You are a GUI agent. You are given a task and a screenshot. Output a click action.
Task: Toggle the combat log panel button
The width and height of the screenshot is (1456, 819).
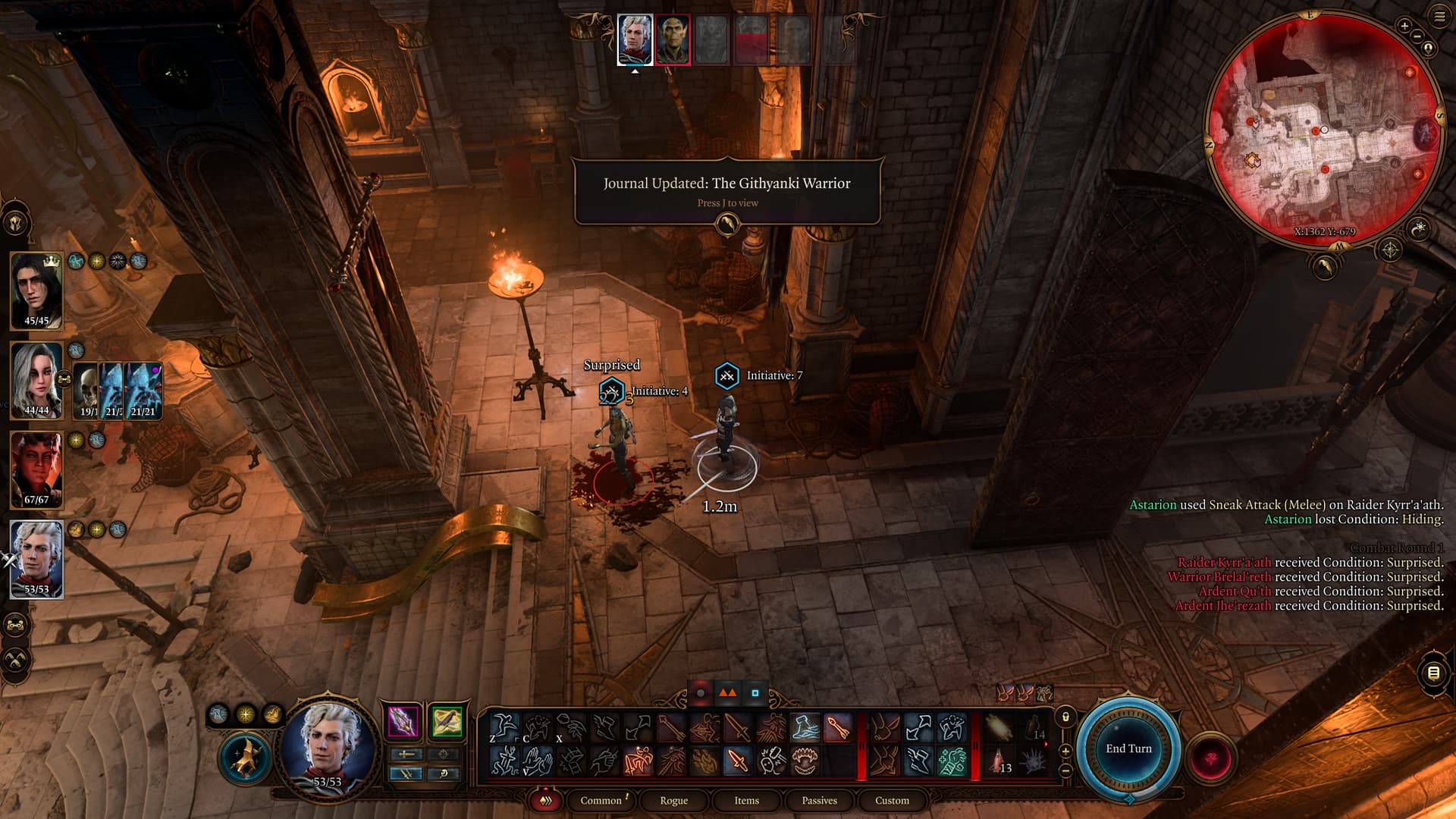[1433, 673]
